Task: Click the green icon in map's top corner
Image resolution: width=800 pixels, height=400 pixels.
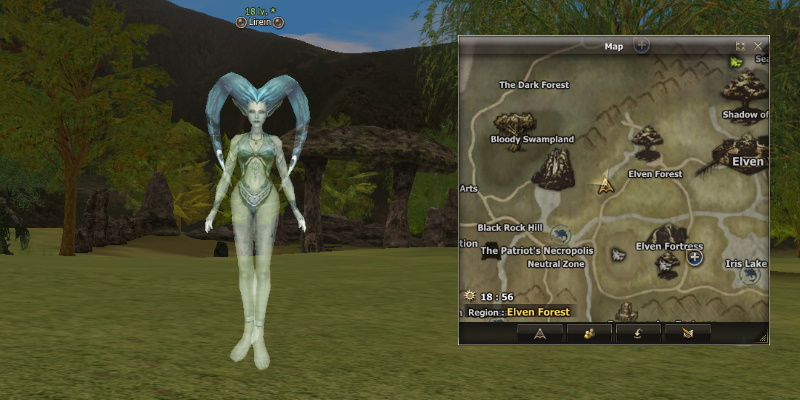Action: click(x=737, y=62)
